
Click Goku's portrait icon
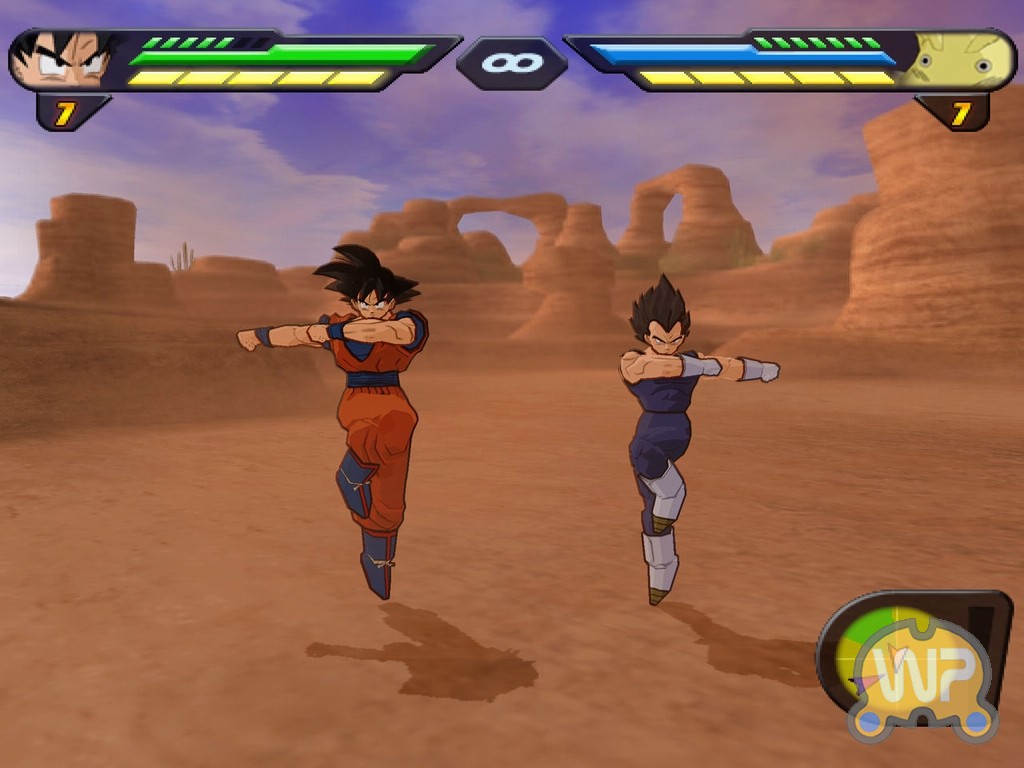tap(62, 59)
